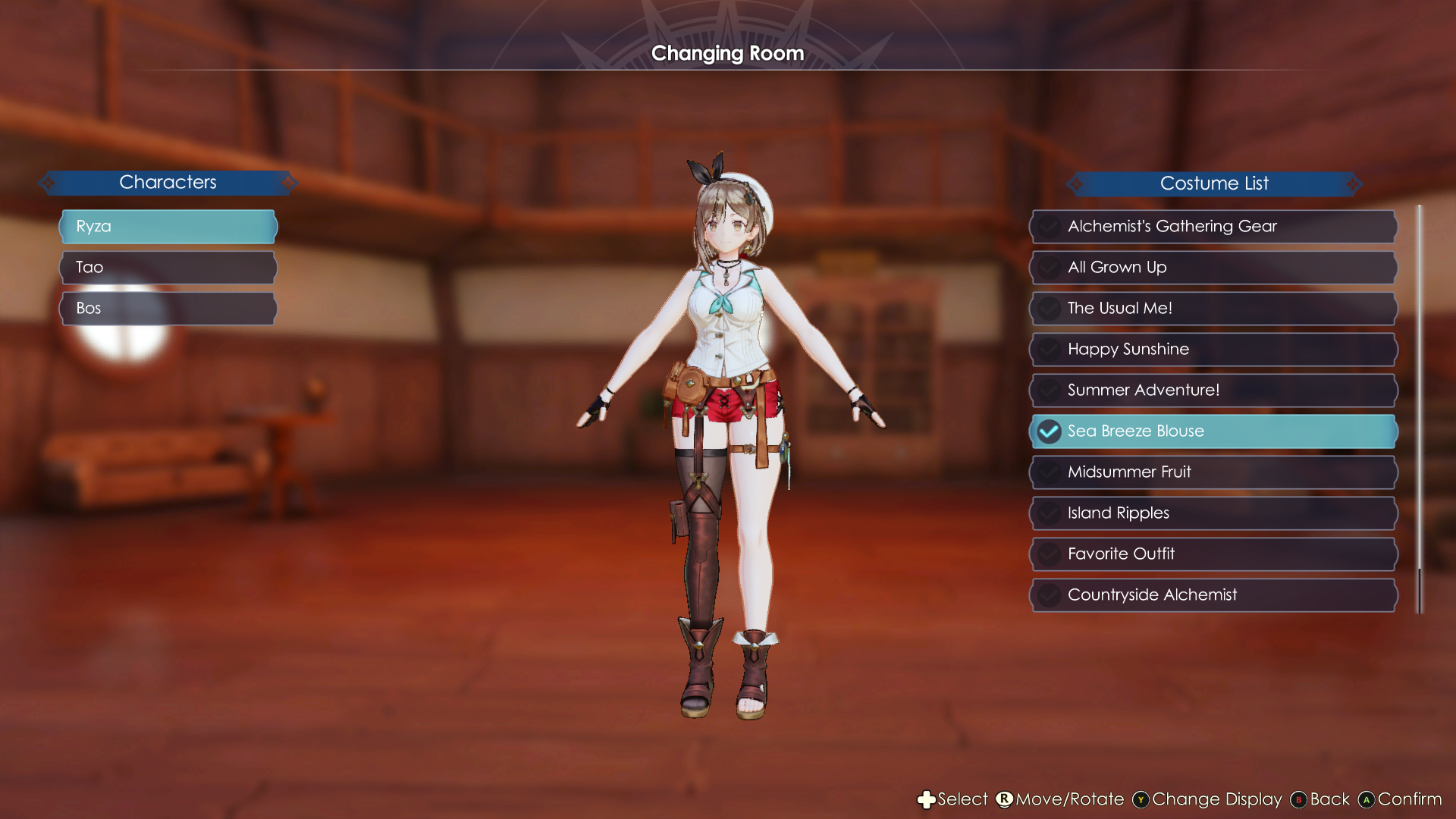
Task: Click the check circle beside Countryside Alchemist
Action: pyautogui.click(x=1050, y=595)
